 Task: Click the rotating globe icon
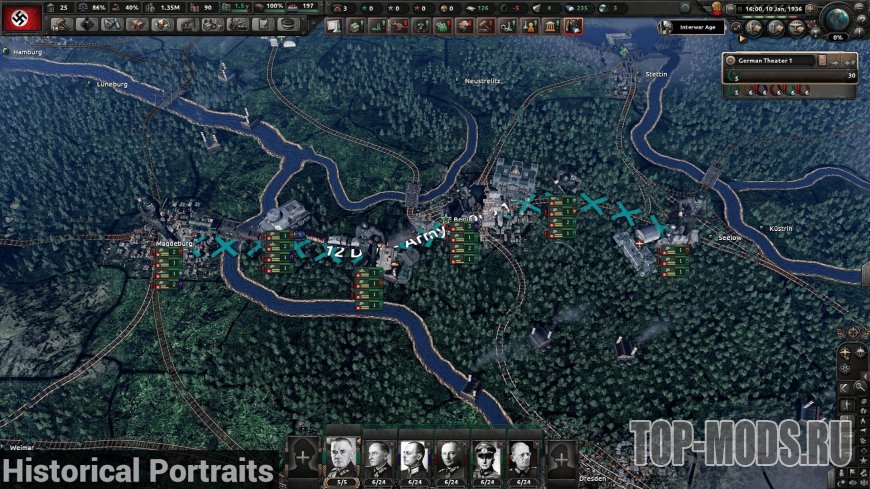(838, 17)
